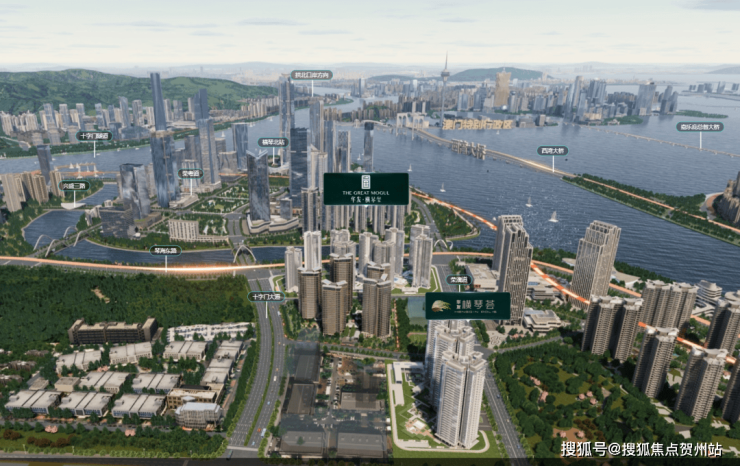Click the 西湾大桥 bridge marker
This screenshot has width=740, height=466.
tap(552, 151)
